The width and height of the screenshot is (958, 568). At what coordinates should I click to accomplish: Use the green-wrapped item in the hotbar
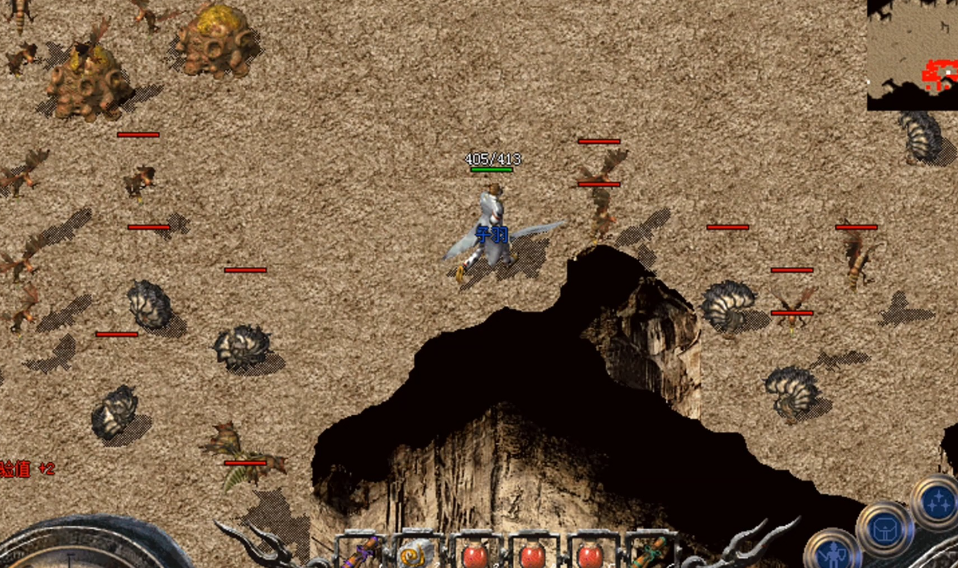pyautogui.click(x=653, y=552)
